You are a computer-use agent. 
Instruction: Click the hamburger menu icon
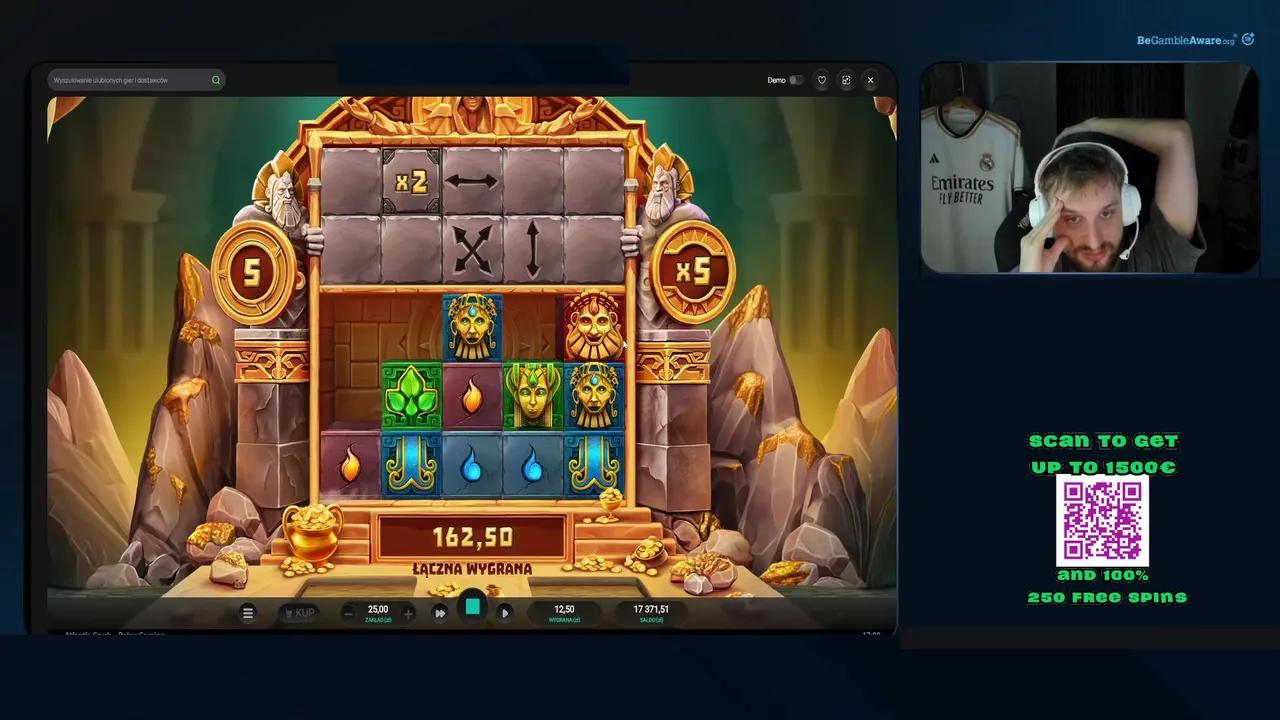click(247, 613)
